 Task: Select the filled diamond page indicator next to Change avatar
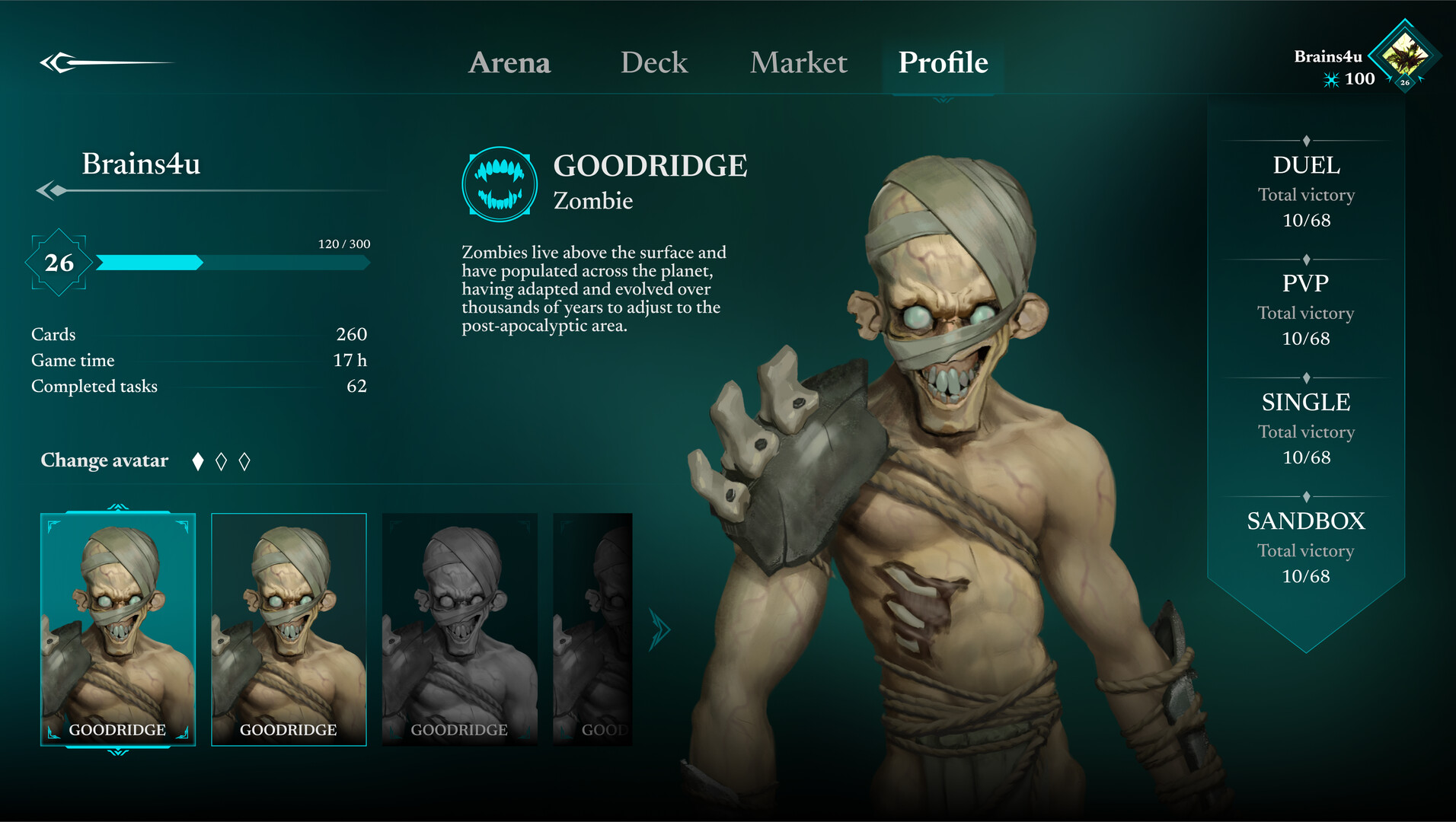point(198,460)
